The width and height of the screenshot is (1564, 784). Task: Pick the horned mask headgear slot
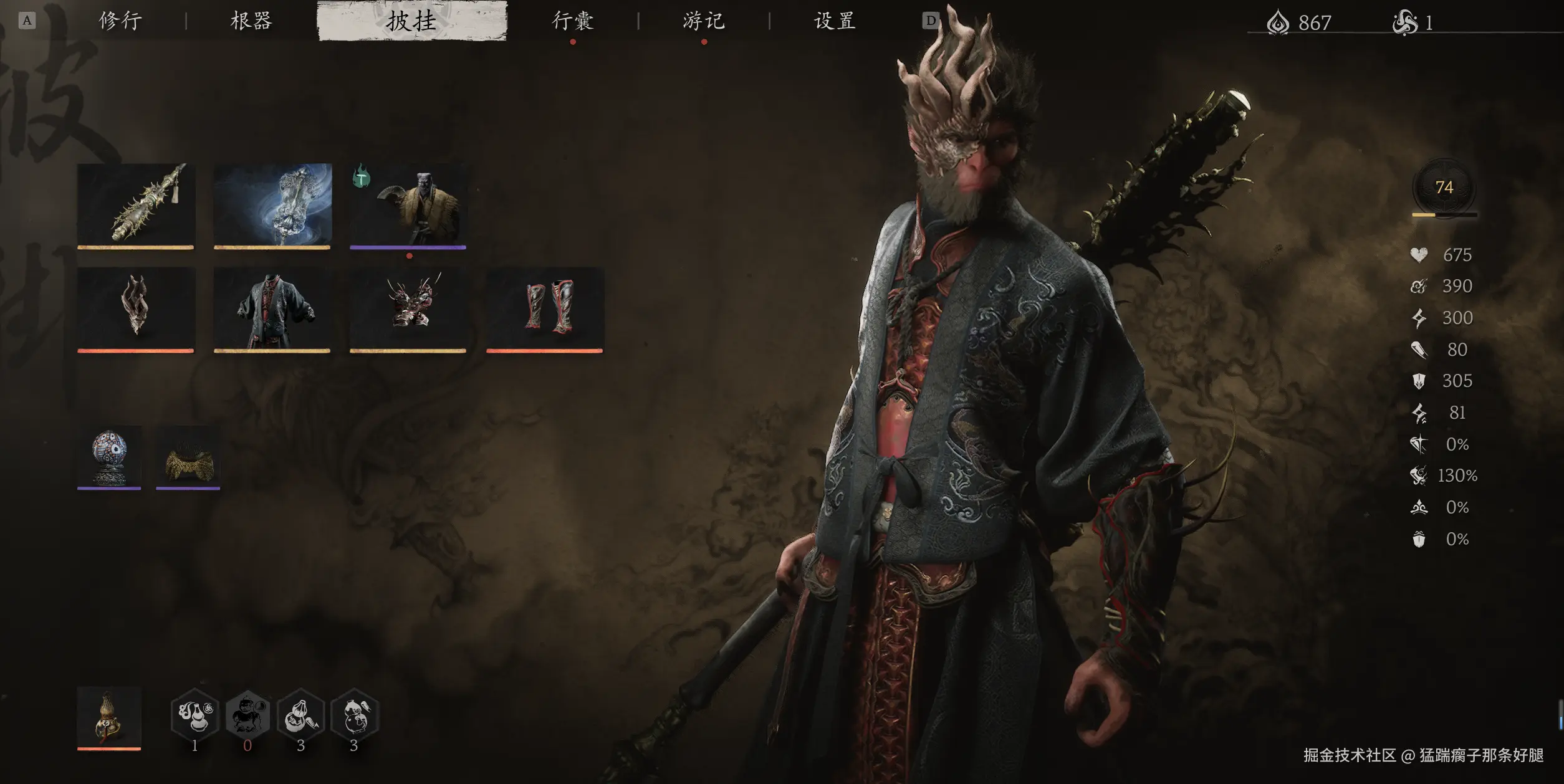pyautogui.click(x=136, y=308)
